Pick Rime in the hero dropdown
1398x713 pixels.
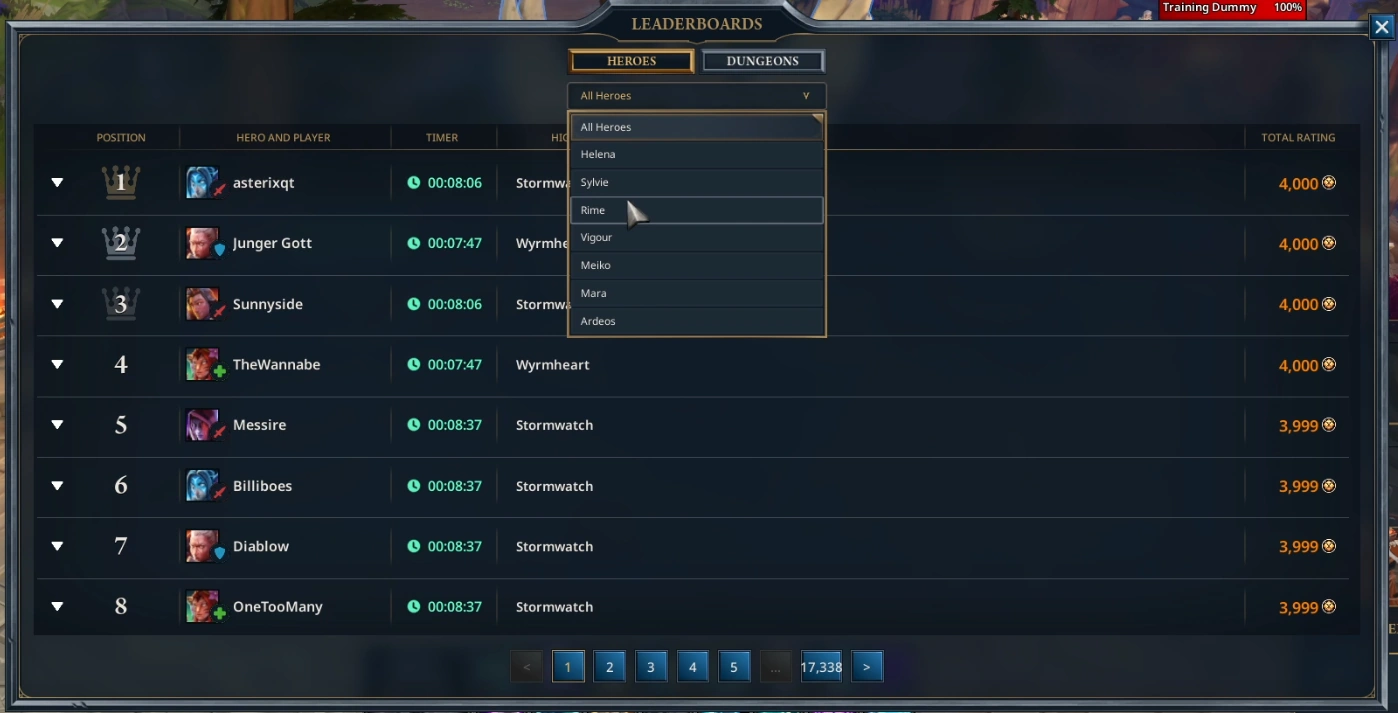point(696,210)
